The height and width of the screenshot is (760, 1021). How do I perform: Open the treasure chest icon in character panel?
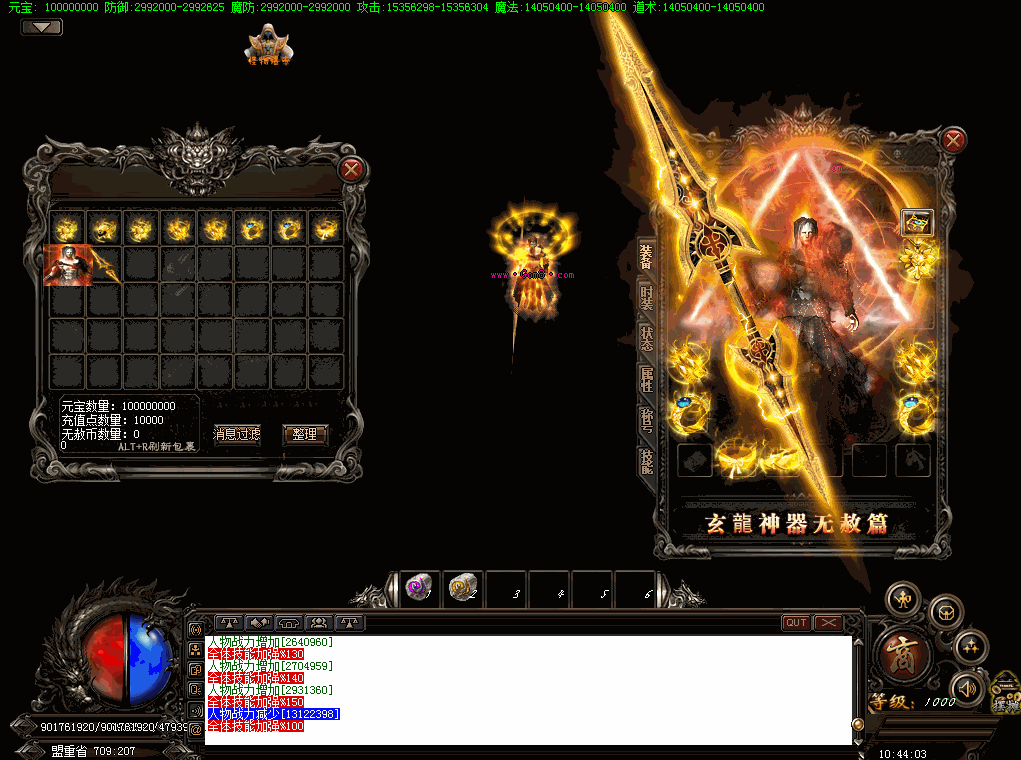916,222
